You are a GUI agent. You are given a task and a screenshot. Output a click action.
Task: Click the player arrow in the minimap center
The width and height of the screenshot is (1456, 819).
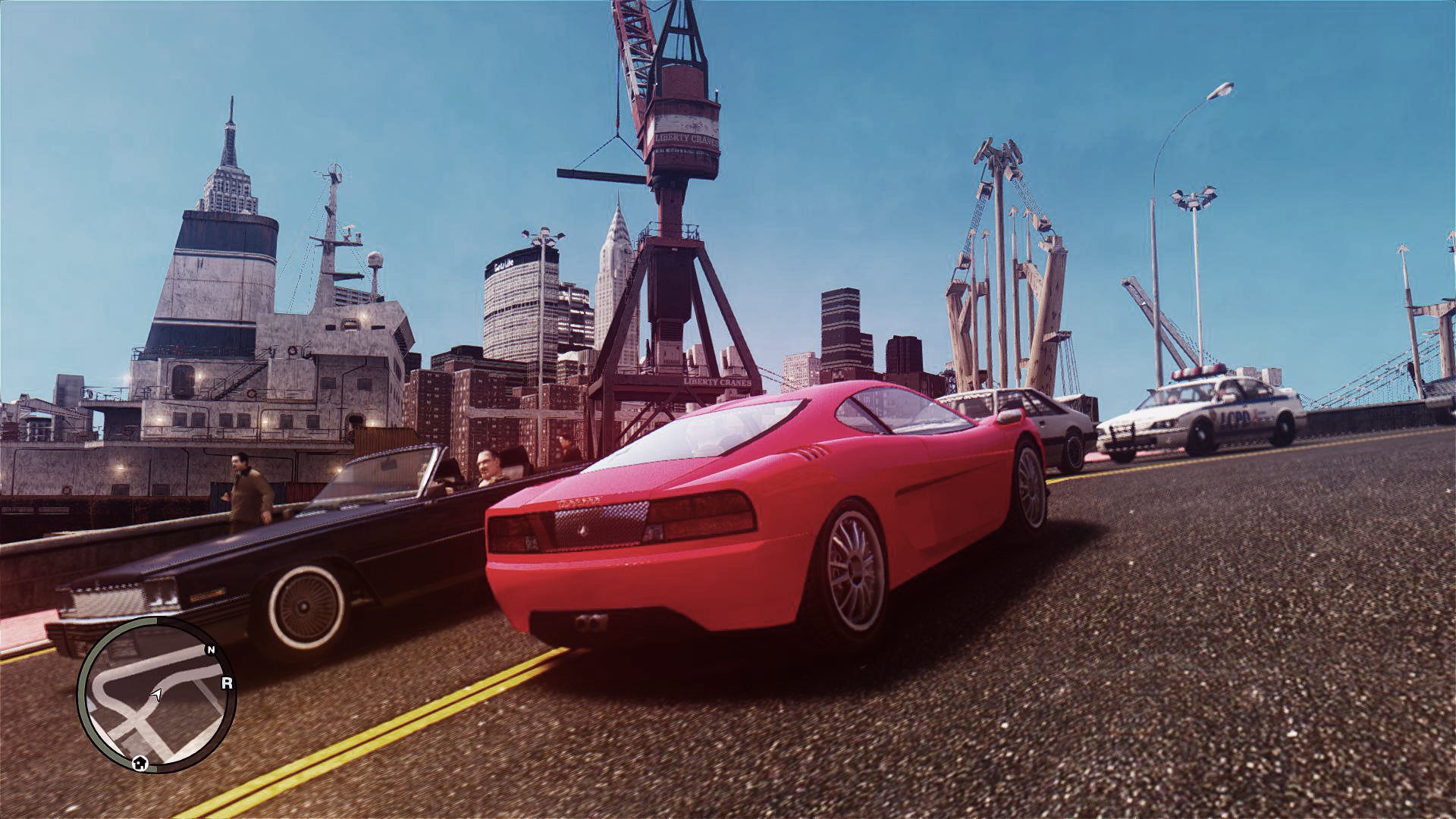[x=156, y=695]
